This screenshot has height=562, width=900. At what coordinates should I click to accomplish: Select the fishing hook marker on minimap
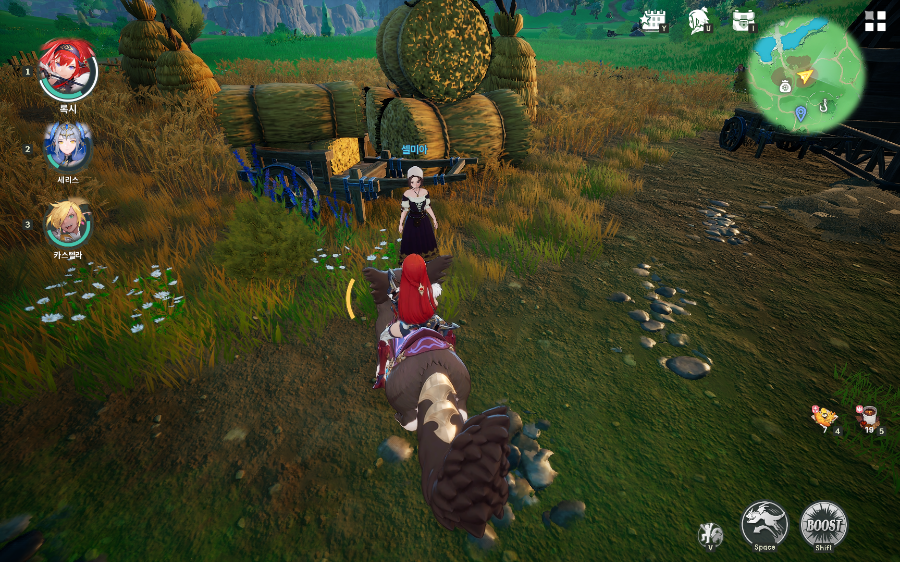824,104
